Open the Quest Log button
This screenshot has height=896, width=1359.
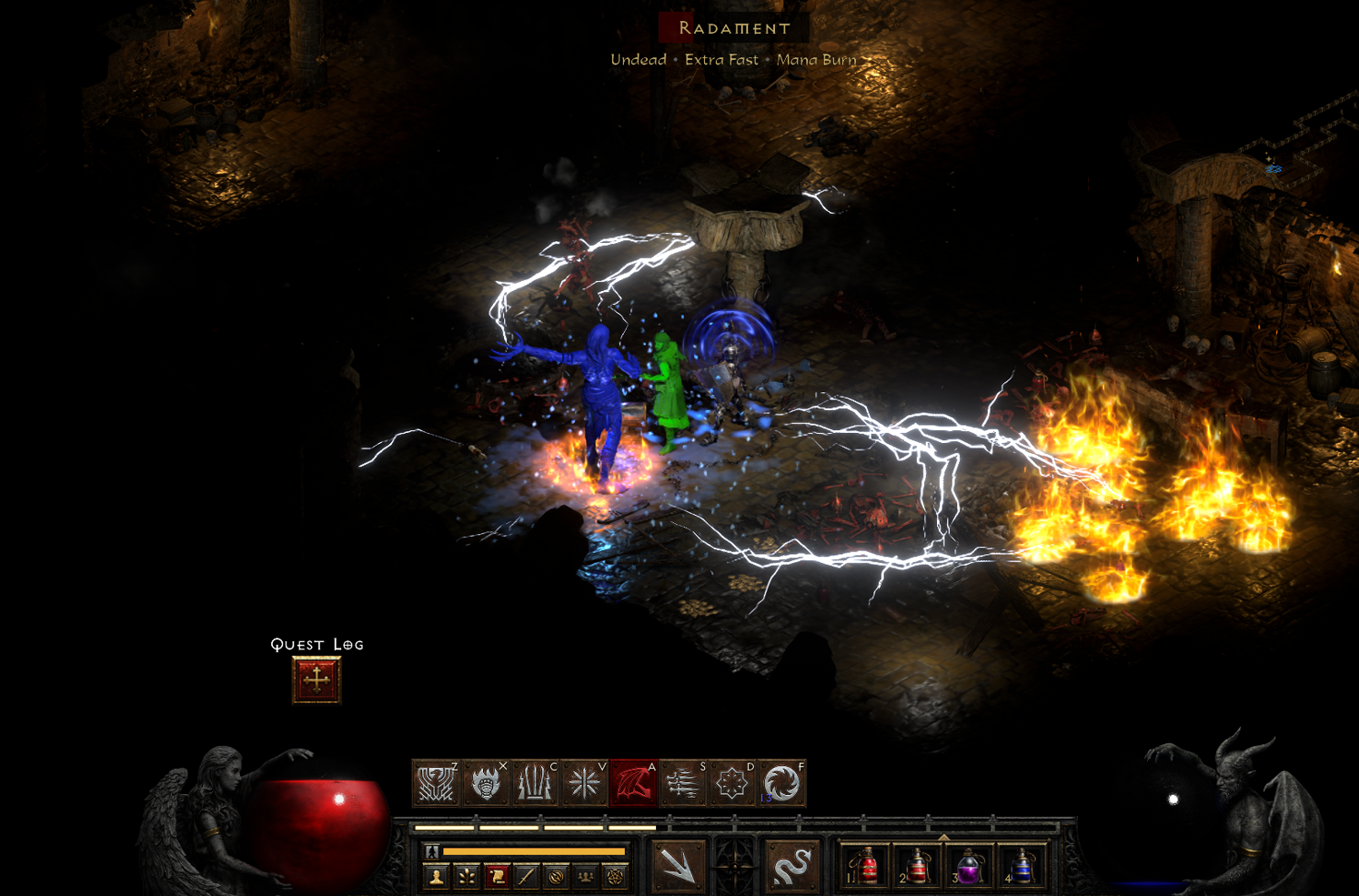(317, 680)
